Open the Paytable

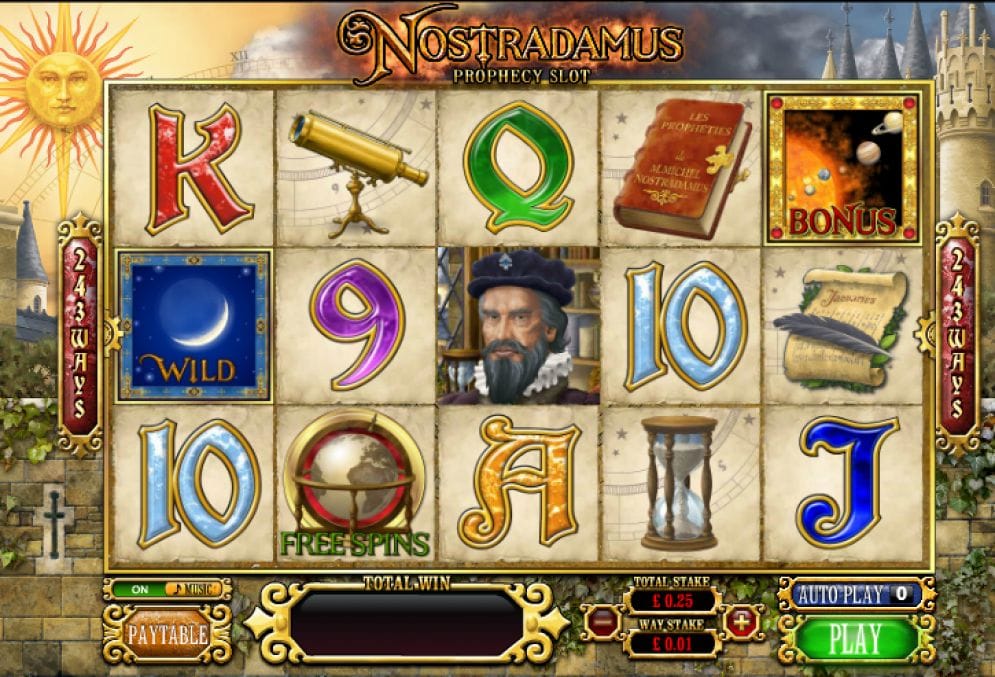pos(167,634)
